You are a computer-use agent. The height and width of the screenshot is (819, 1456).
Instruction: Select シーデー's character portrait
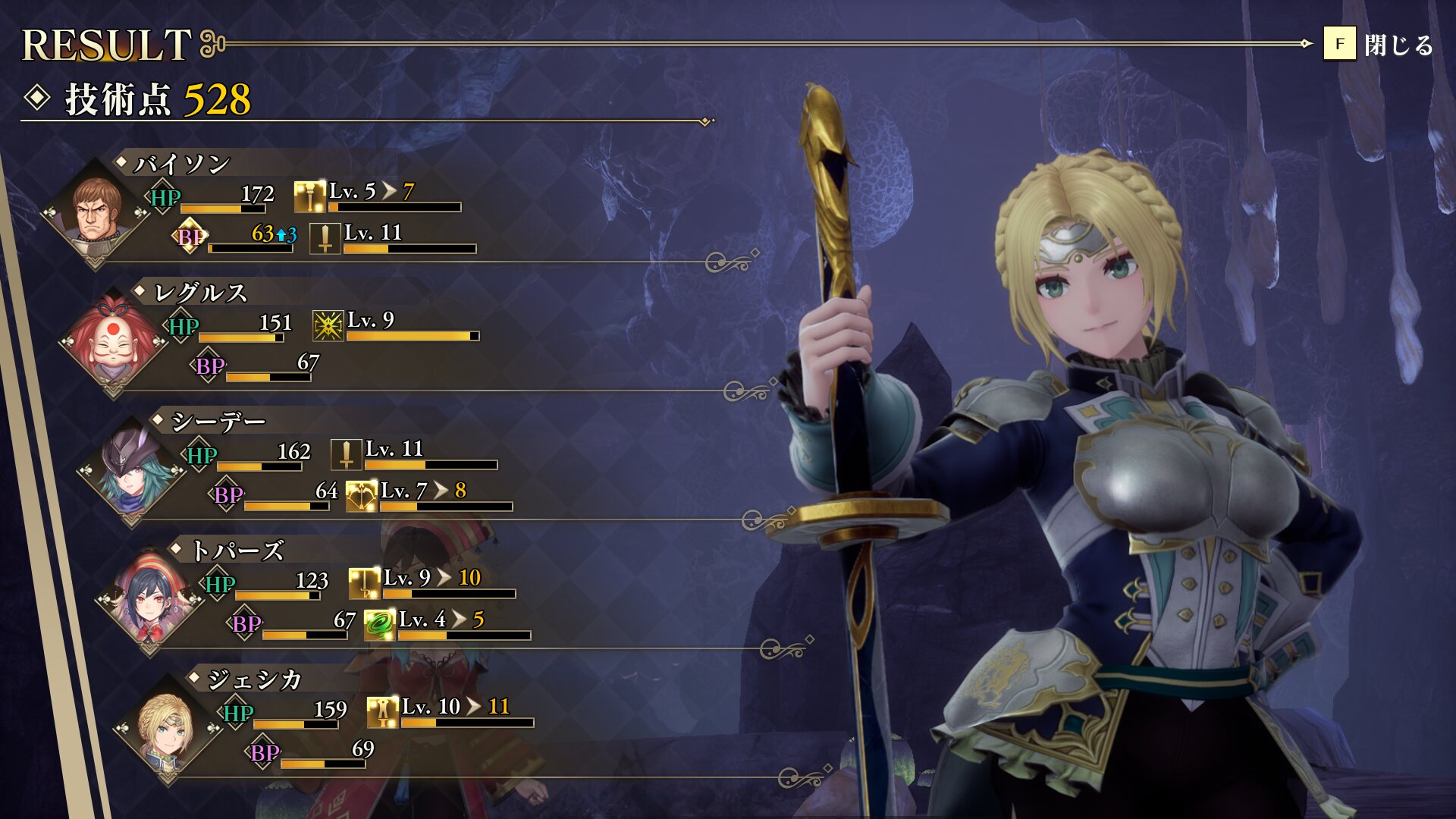(x=132, y=468)
